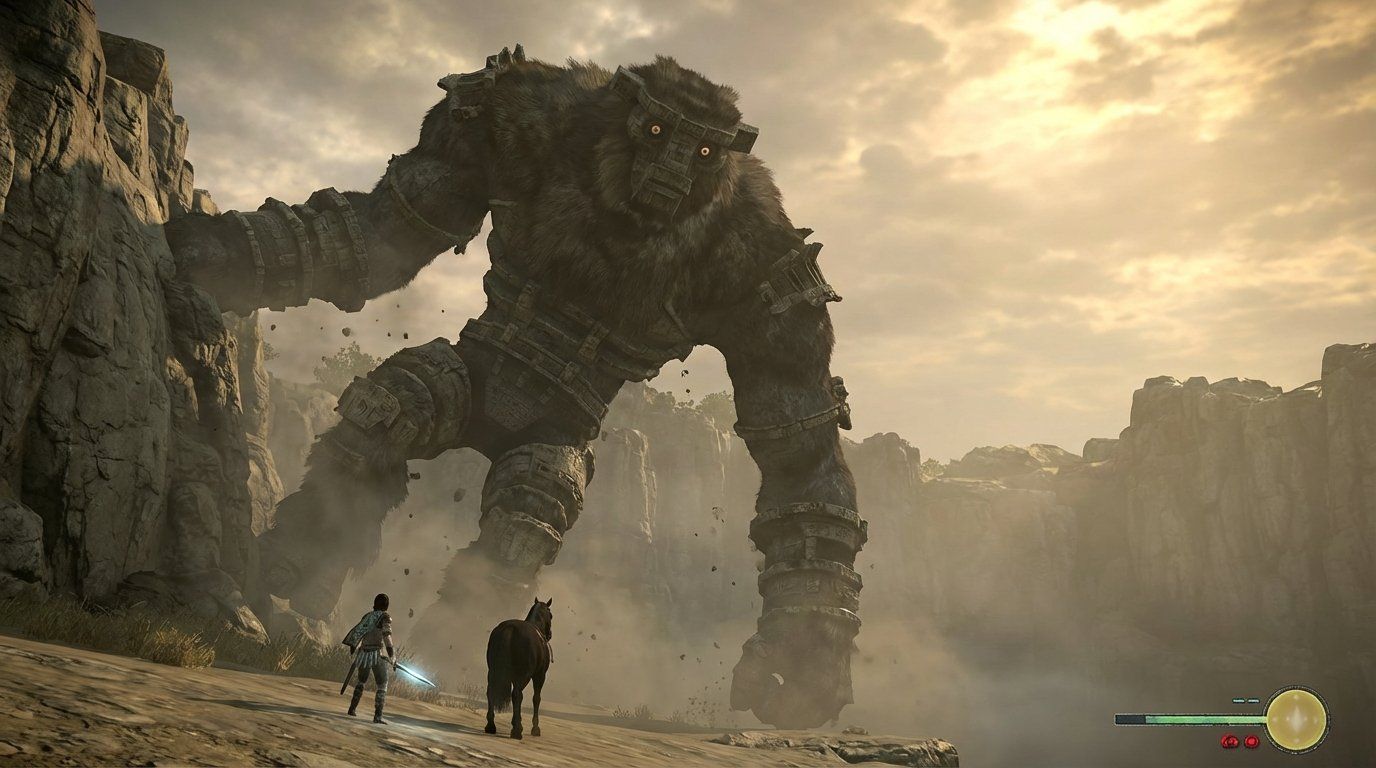Click the right teal indicator above the health bar
This screenshot has width=1376, height=768.
click(x=1253, y=701)
